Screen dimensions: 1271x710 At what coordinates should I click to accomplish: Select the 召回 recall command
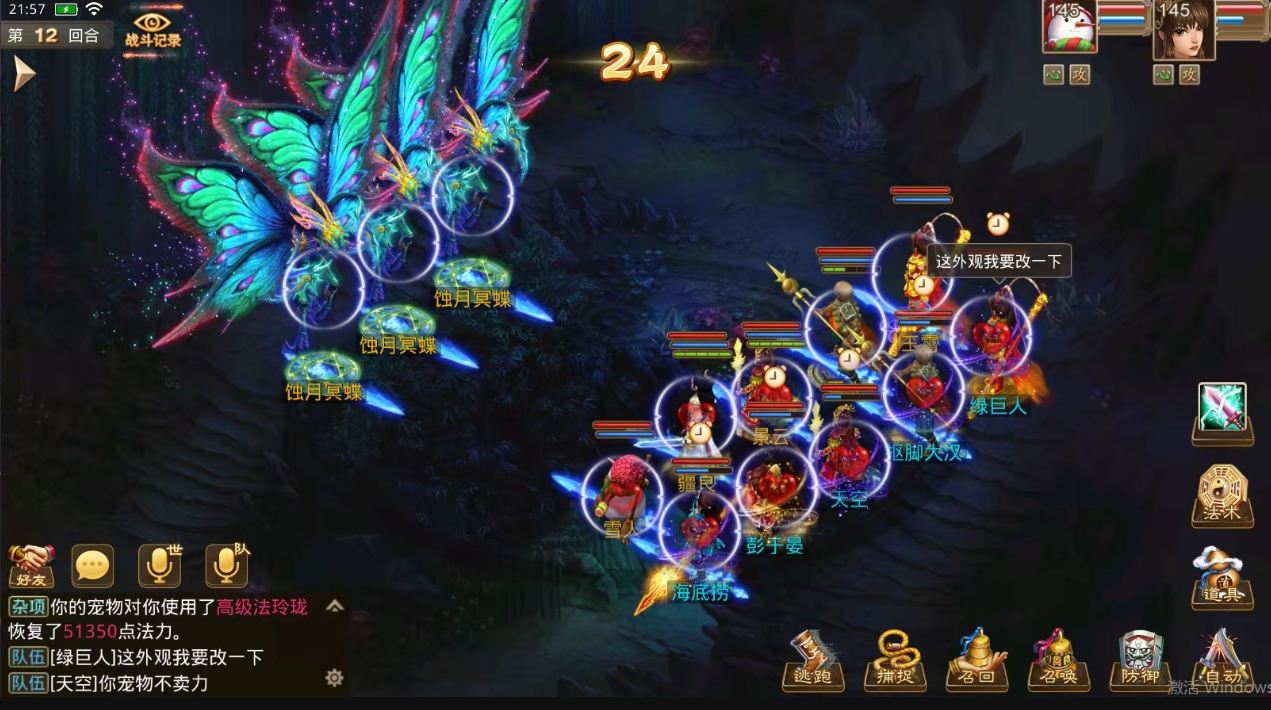[x=977, y=660]
